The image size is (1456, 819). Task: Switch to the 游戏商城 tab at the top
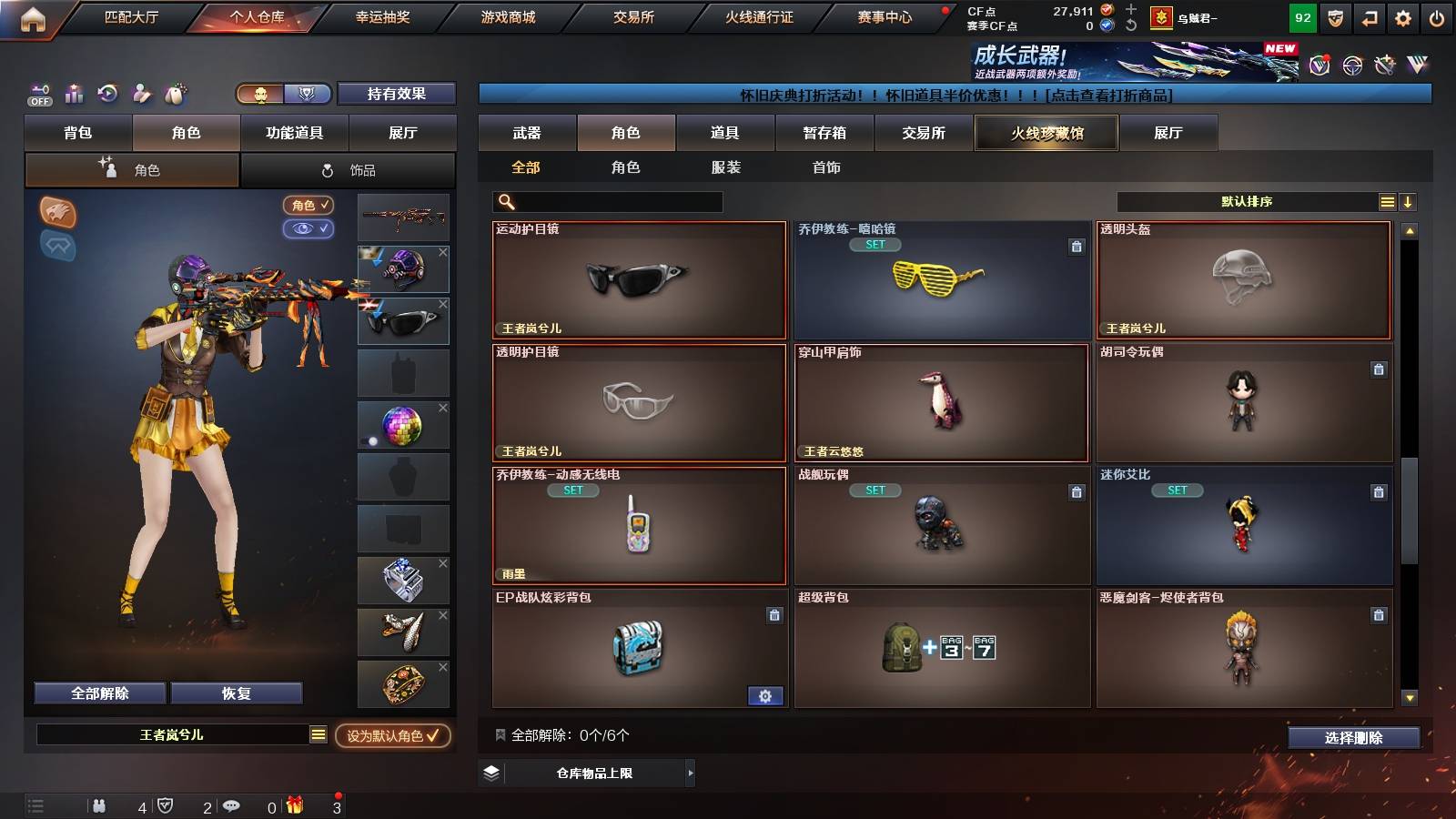pyautogui.click(x=507, y=15)
